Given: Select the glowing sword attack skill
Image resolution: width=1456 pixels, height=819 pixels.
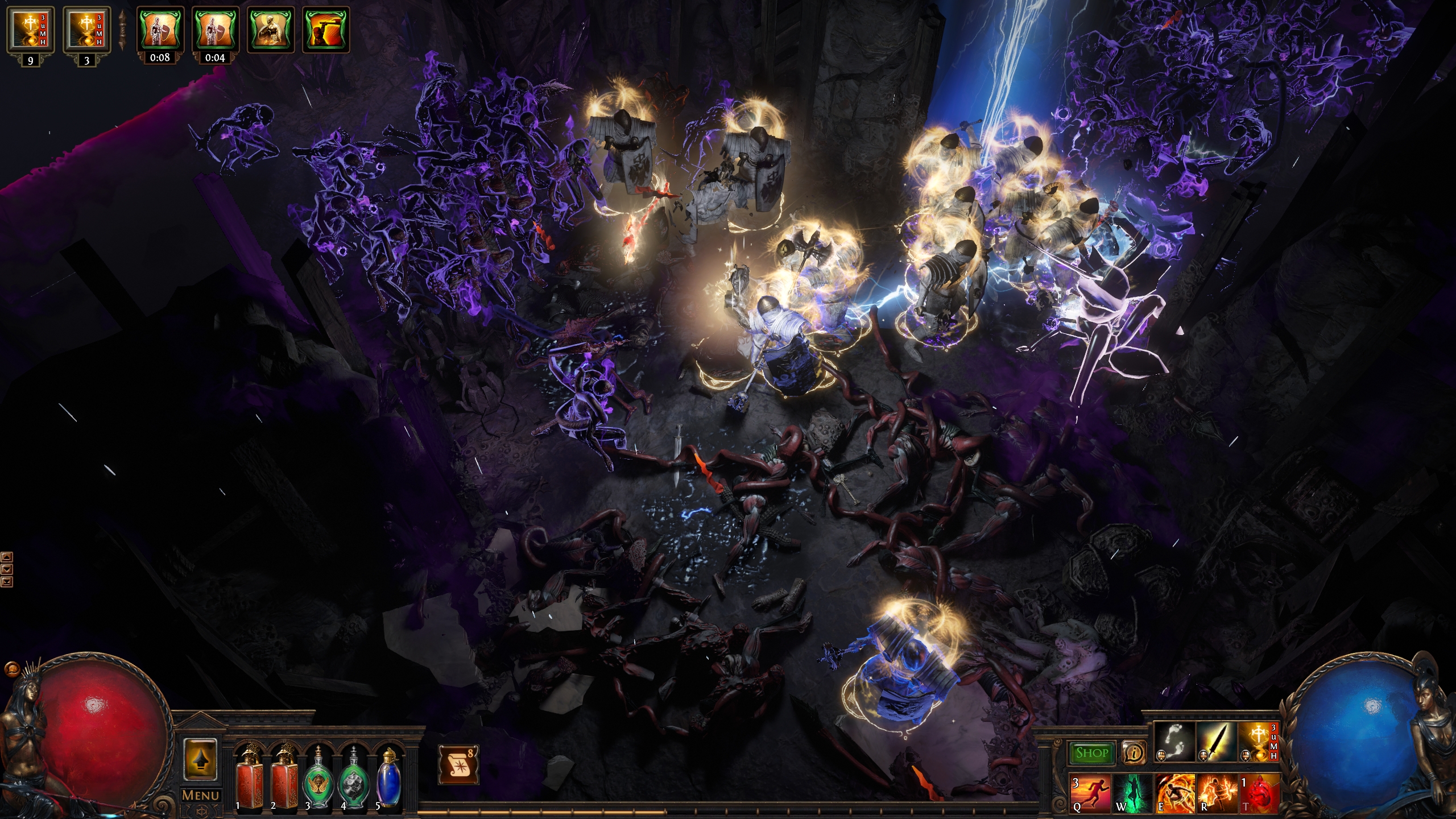Looking at the screenshot, I should click(1217, 742).
